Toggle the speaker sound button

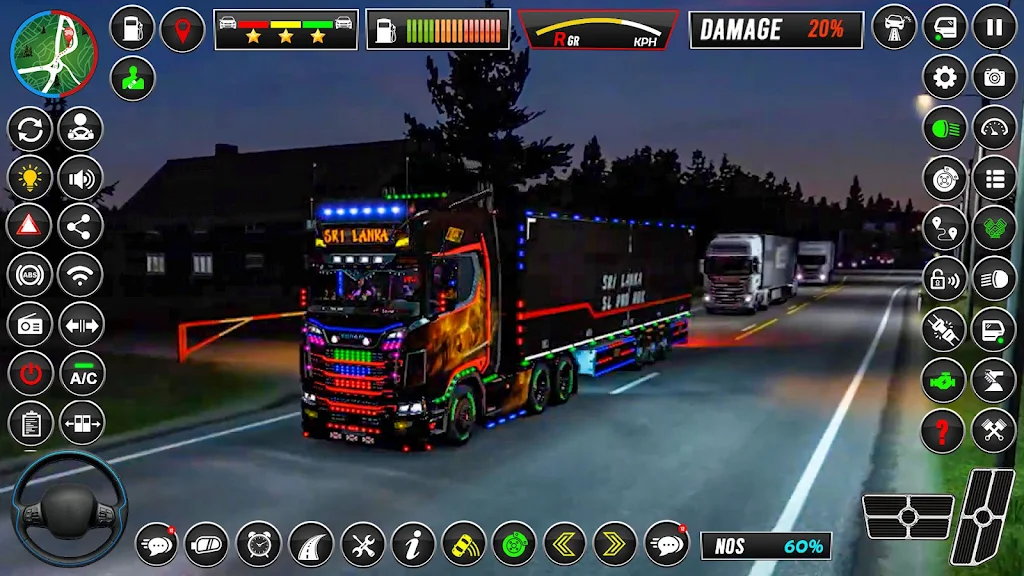(82, 178)
